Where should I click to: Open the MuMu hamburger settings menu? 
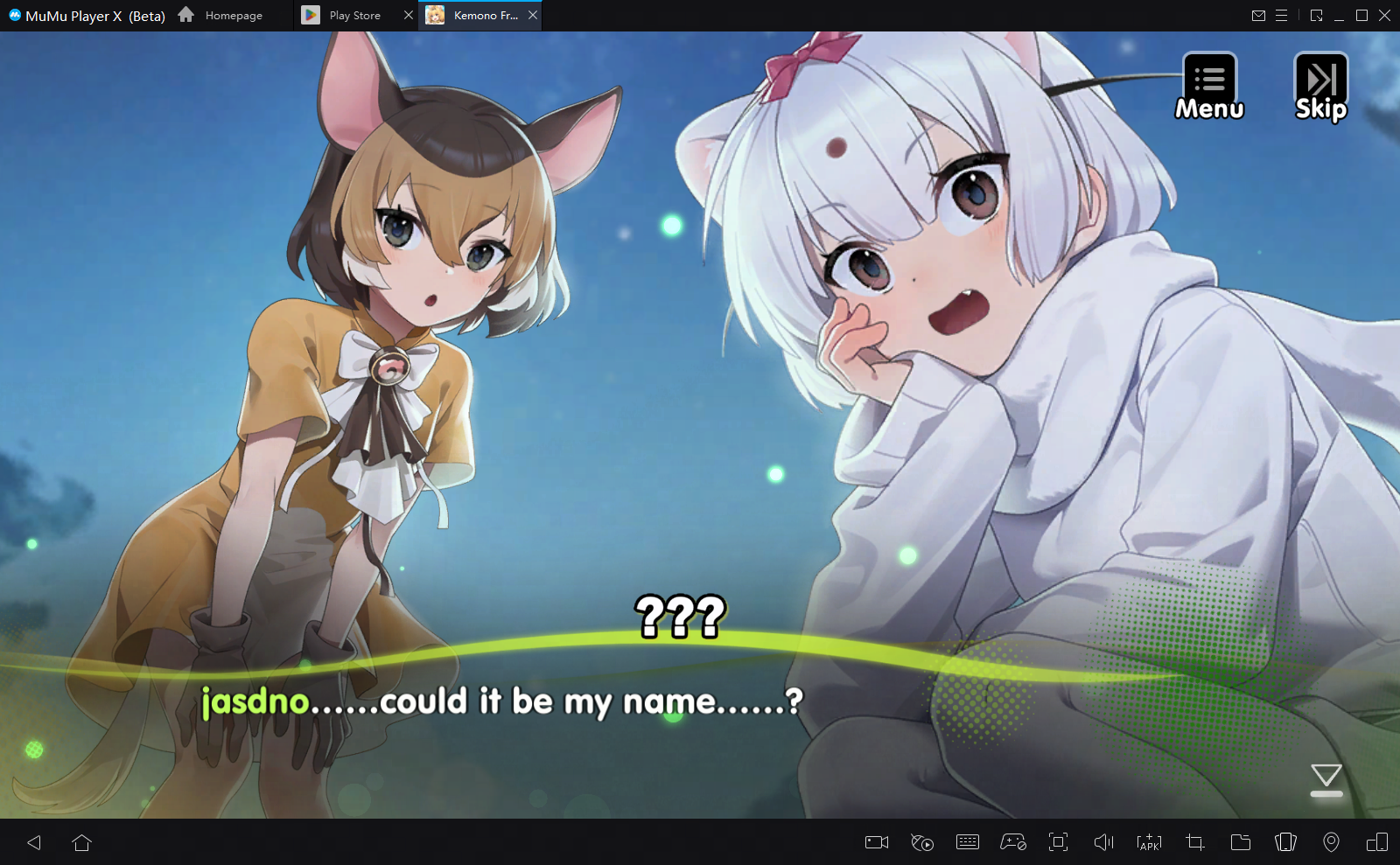(1283, 15)
